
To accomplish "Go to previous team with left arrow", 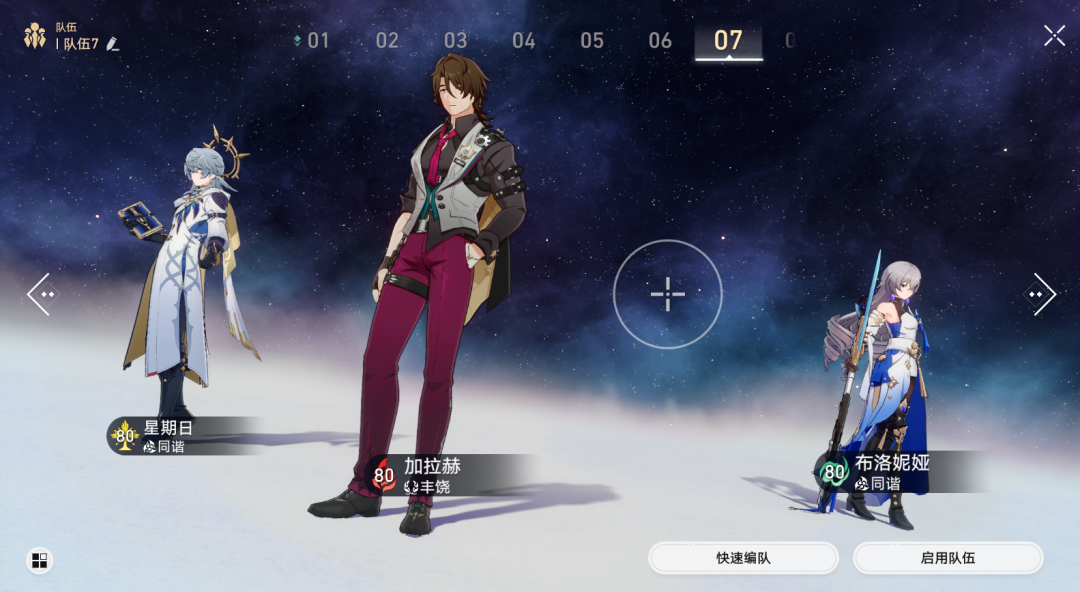I will pos(41,295).
